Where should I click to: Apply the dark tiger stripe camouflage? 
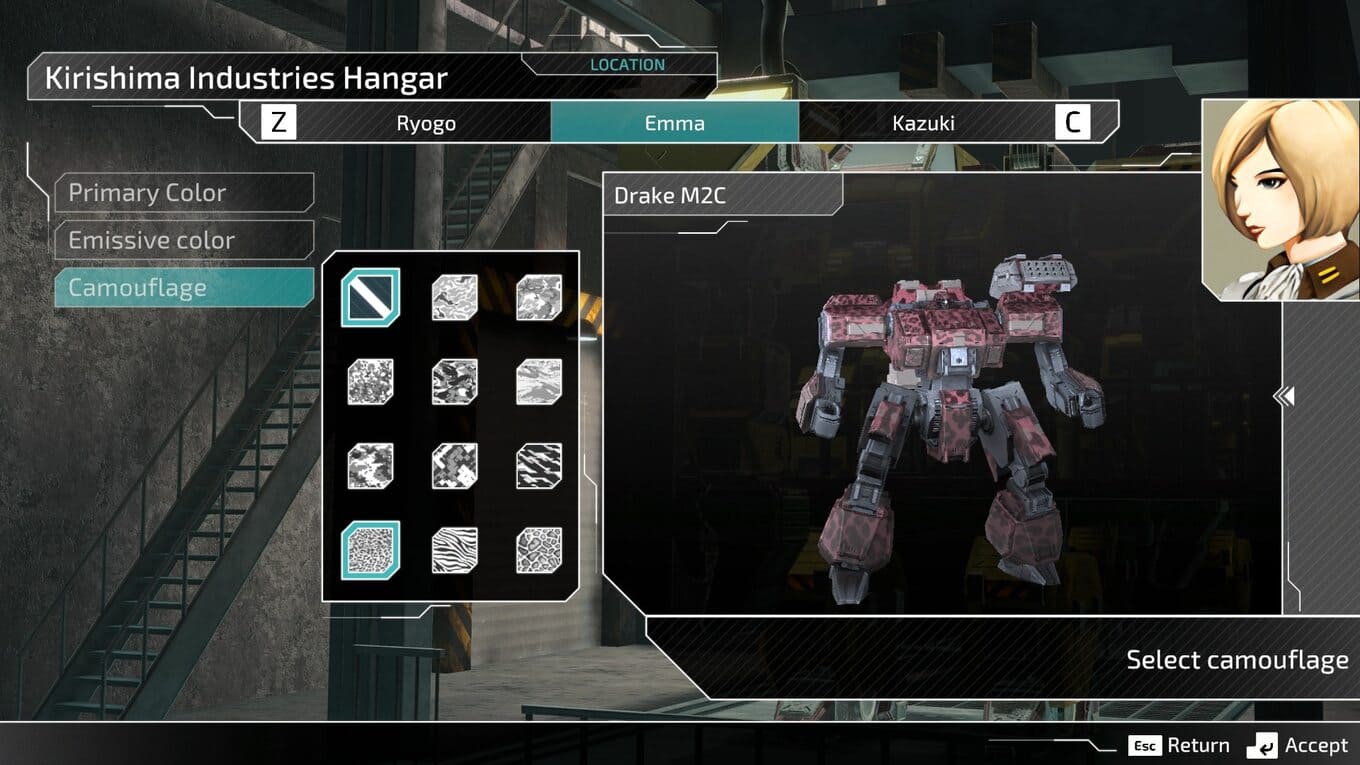click(539, 466)
